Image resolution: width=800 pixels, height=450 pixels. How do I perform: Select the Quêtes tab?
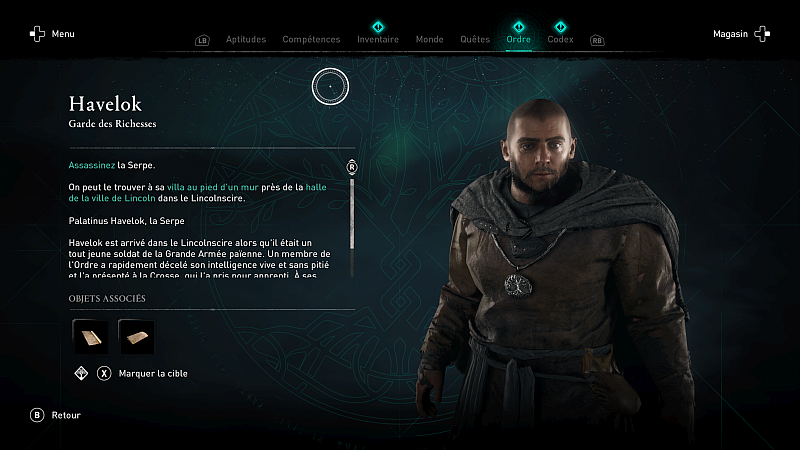[474, 40]
